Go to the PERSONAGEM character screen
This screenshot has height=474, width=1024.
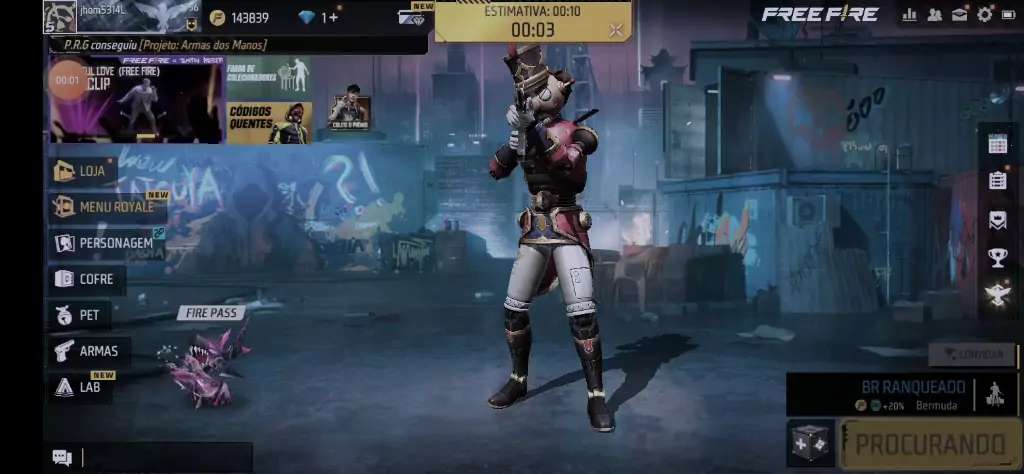click(x=106, y=243)
